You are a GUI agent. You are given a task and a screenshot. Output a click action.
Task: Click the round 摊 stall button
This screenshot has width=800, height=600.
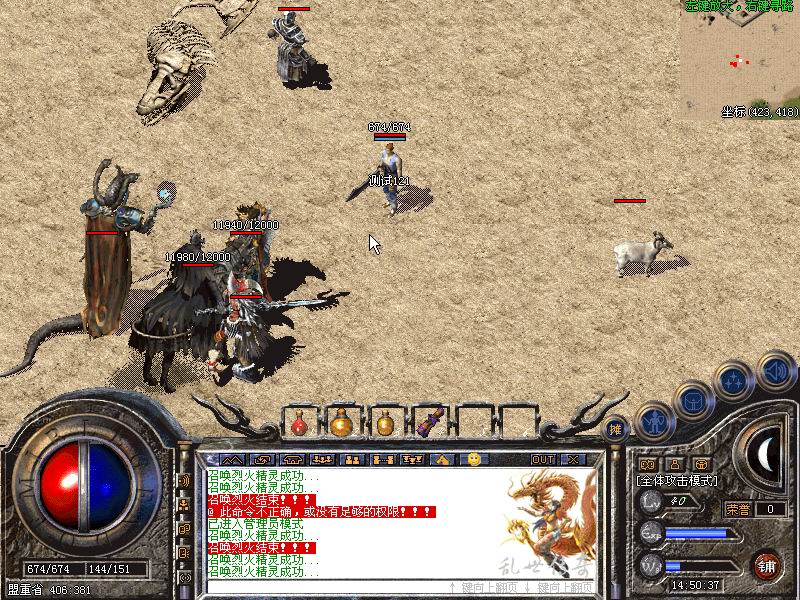point(616,428)
